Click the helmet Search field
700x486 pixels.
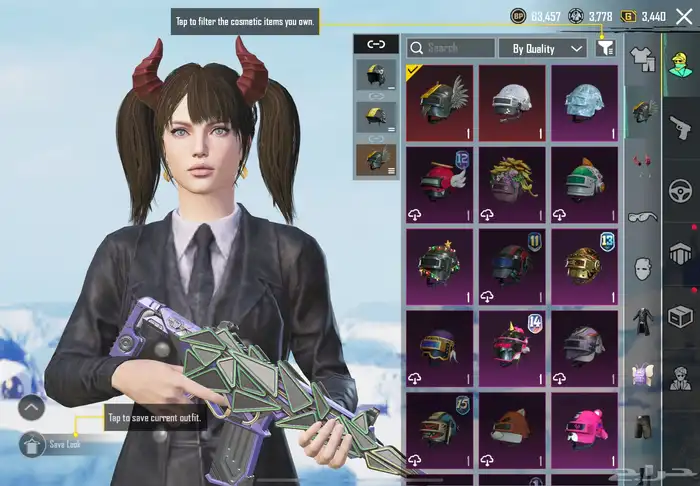(x=450, y=47)
